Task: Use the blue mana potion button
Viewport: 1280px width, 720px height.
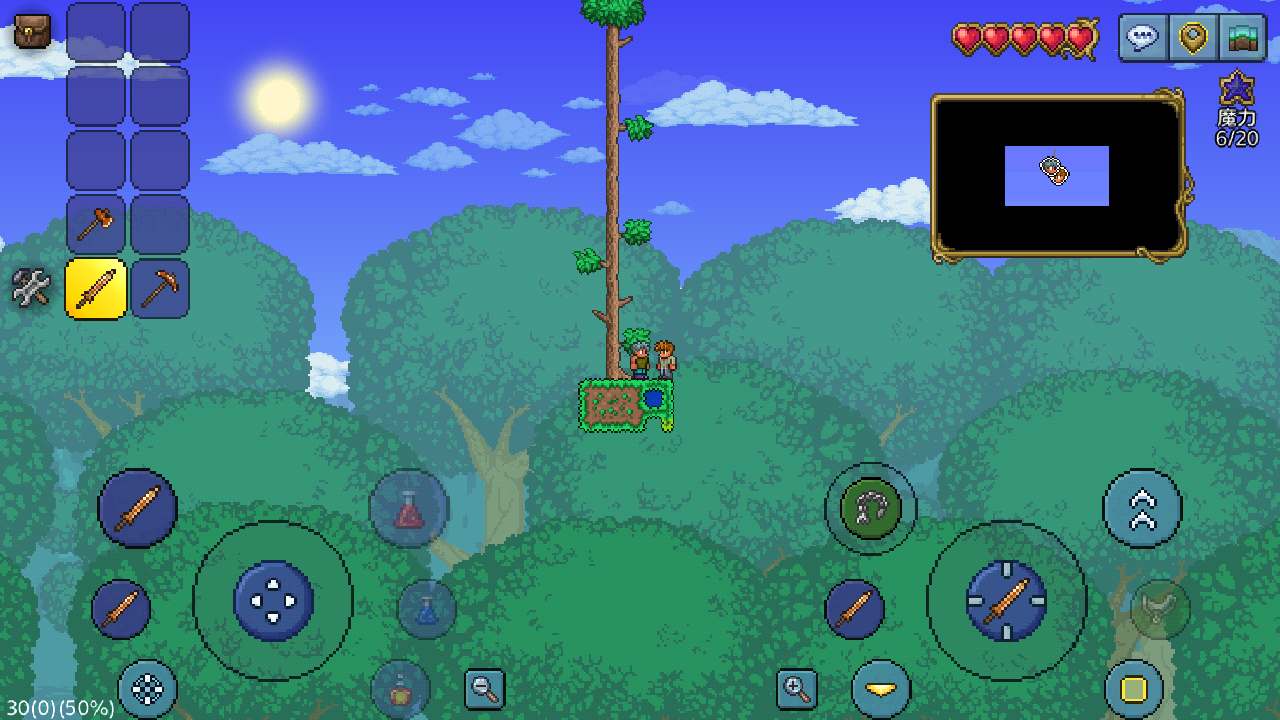Action: pyautogui.click(x=427, y=609)
